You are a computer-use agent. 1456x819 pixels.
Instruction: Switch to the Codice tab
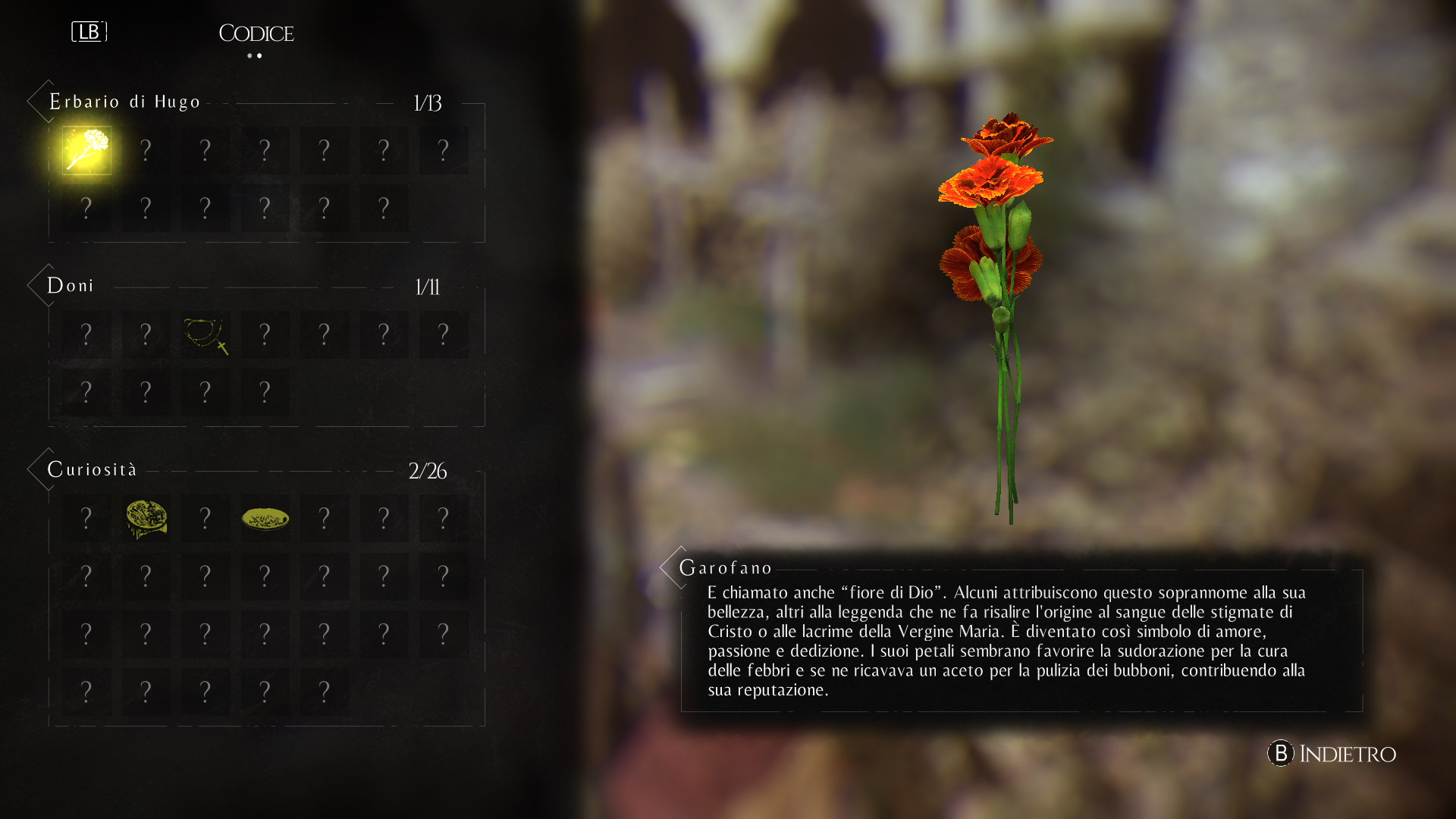tap(256, 33)
